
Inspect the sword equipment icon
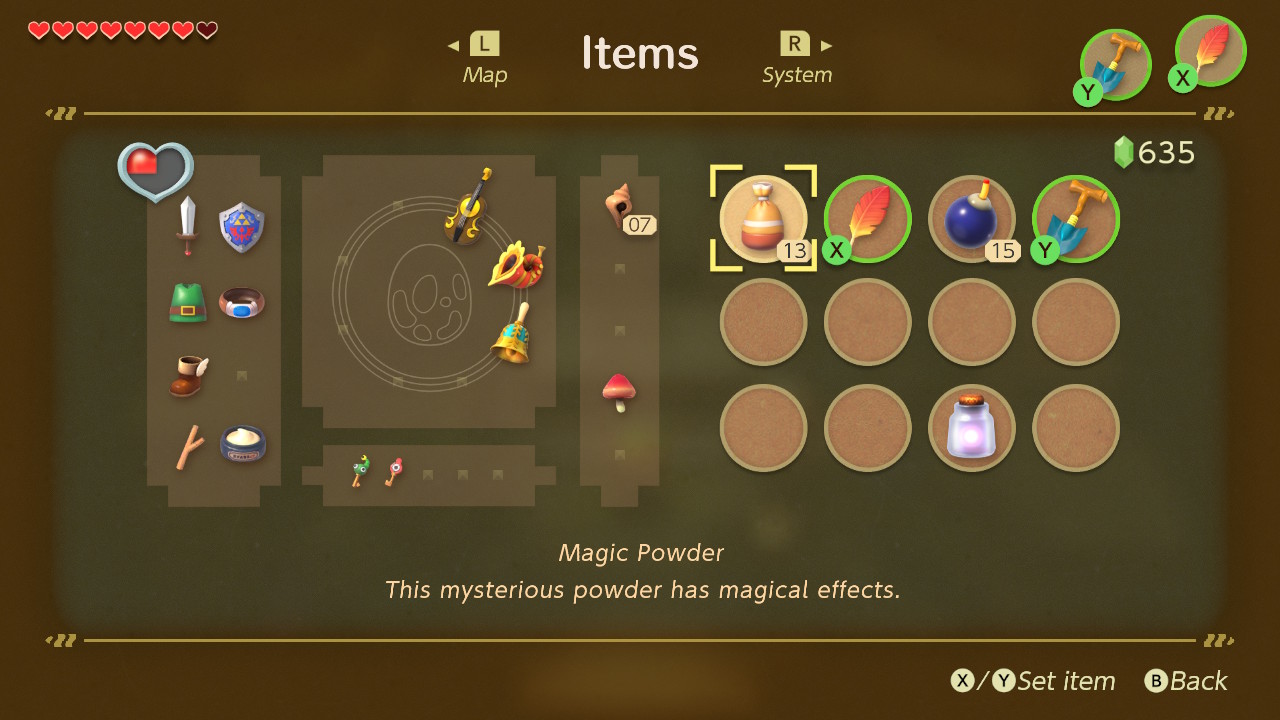[187, 226]
